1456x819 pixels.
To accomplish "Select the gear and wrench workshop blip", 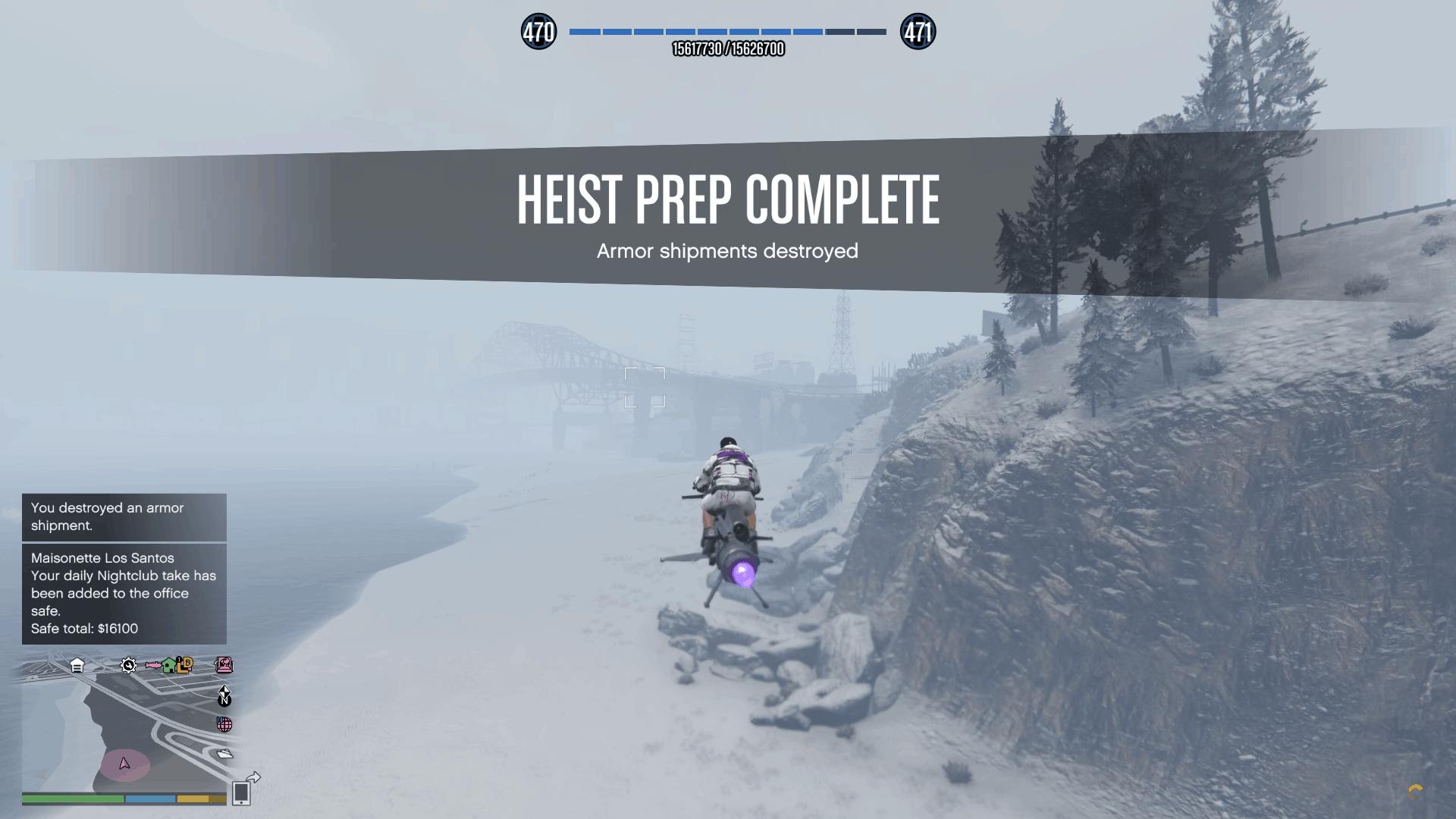I will [x=128, y=666].
